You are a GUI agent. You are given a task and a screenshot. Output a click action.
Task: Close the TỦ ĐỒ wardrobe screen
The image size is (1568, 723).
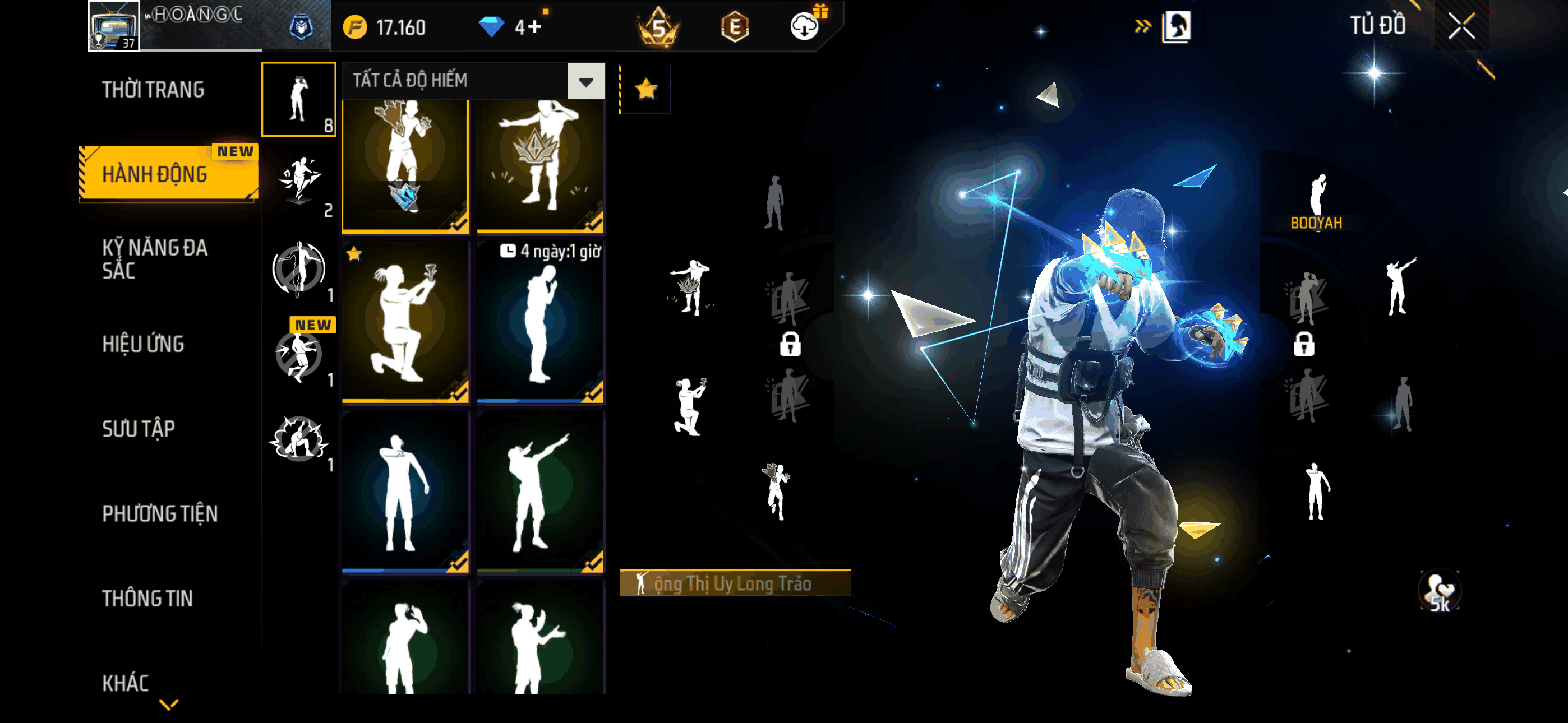click(x=1461, y=26)
